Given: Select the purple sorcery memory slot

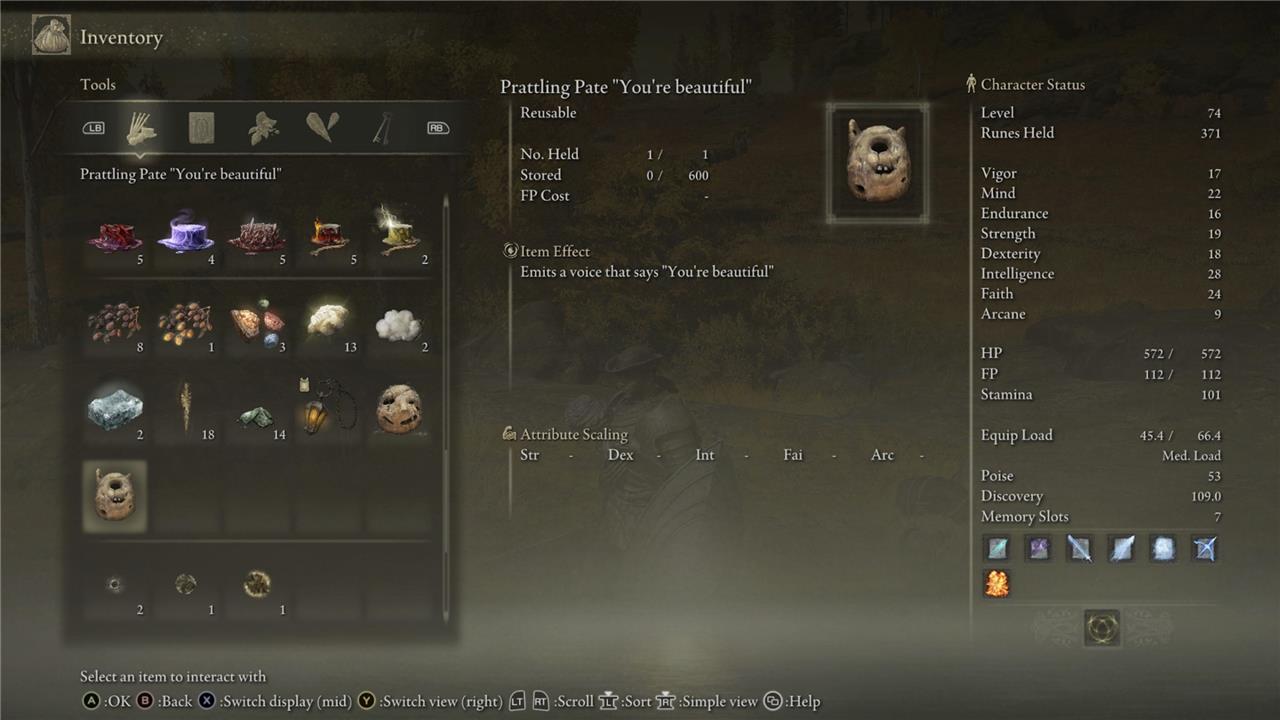Looking at the screenshot, I should 1038,548.
